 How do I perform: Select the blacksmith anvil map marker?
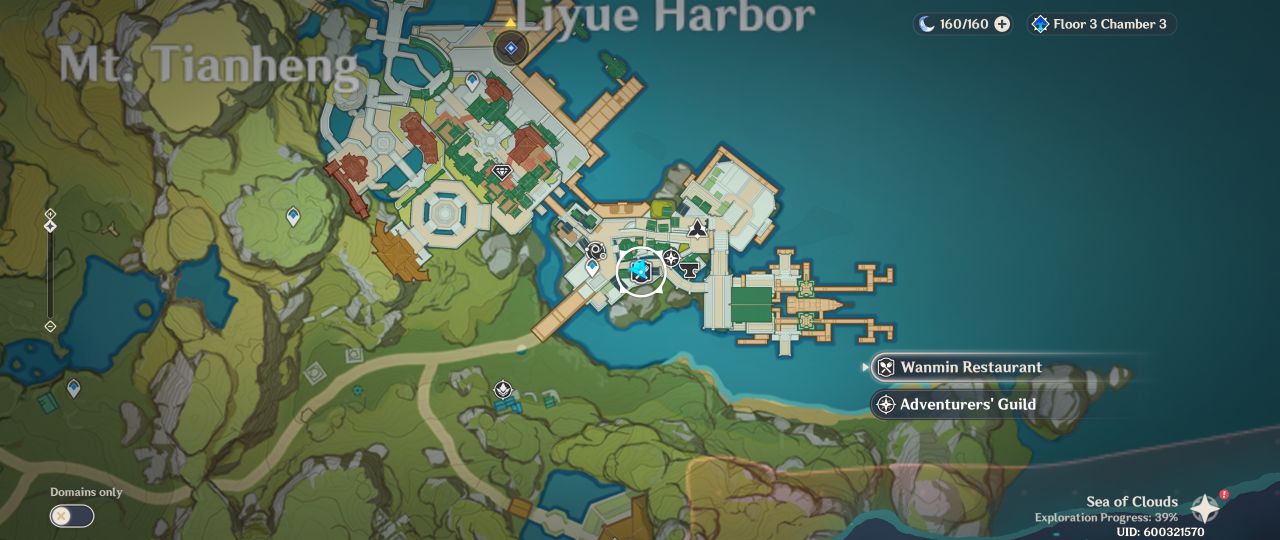[689, 268]
